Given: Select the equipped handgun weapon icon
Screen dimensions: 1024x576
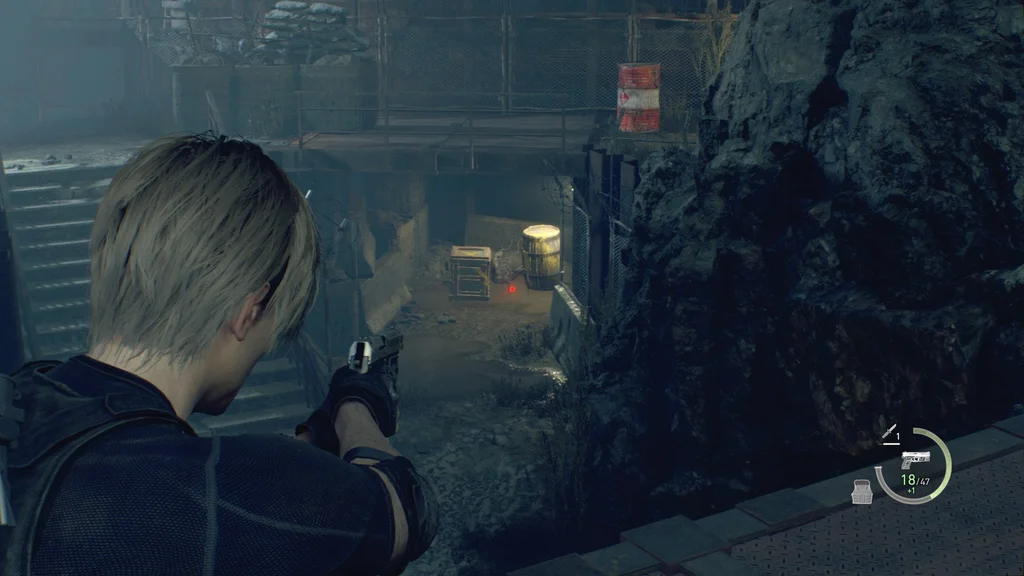Looking at the screenshot, I should point(915,460).
